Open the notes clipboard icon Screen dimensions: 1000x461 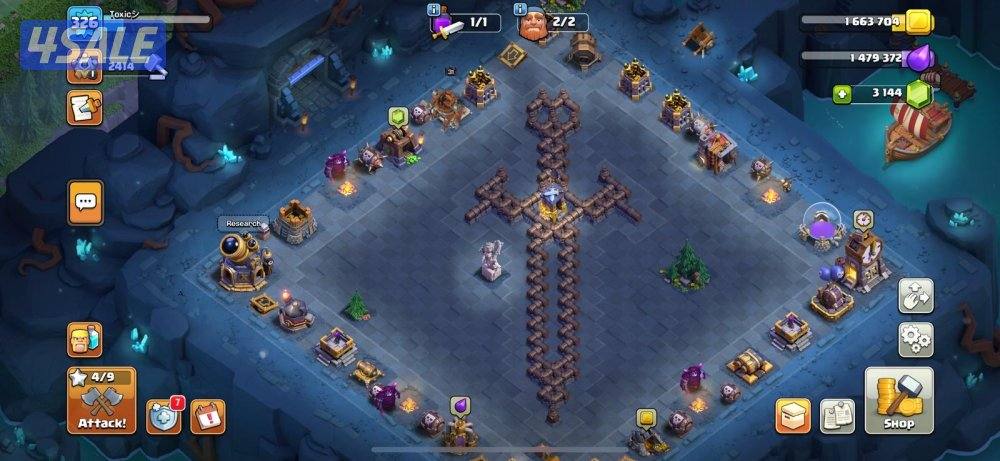point(836,416)
